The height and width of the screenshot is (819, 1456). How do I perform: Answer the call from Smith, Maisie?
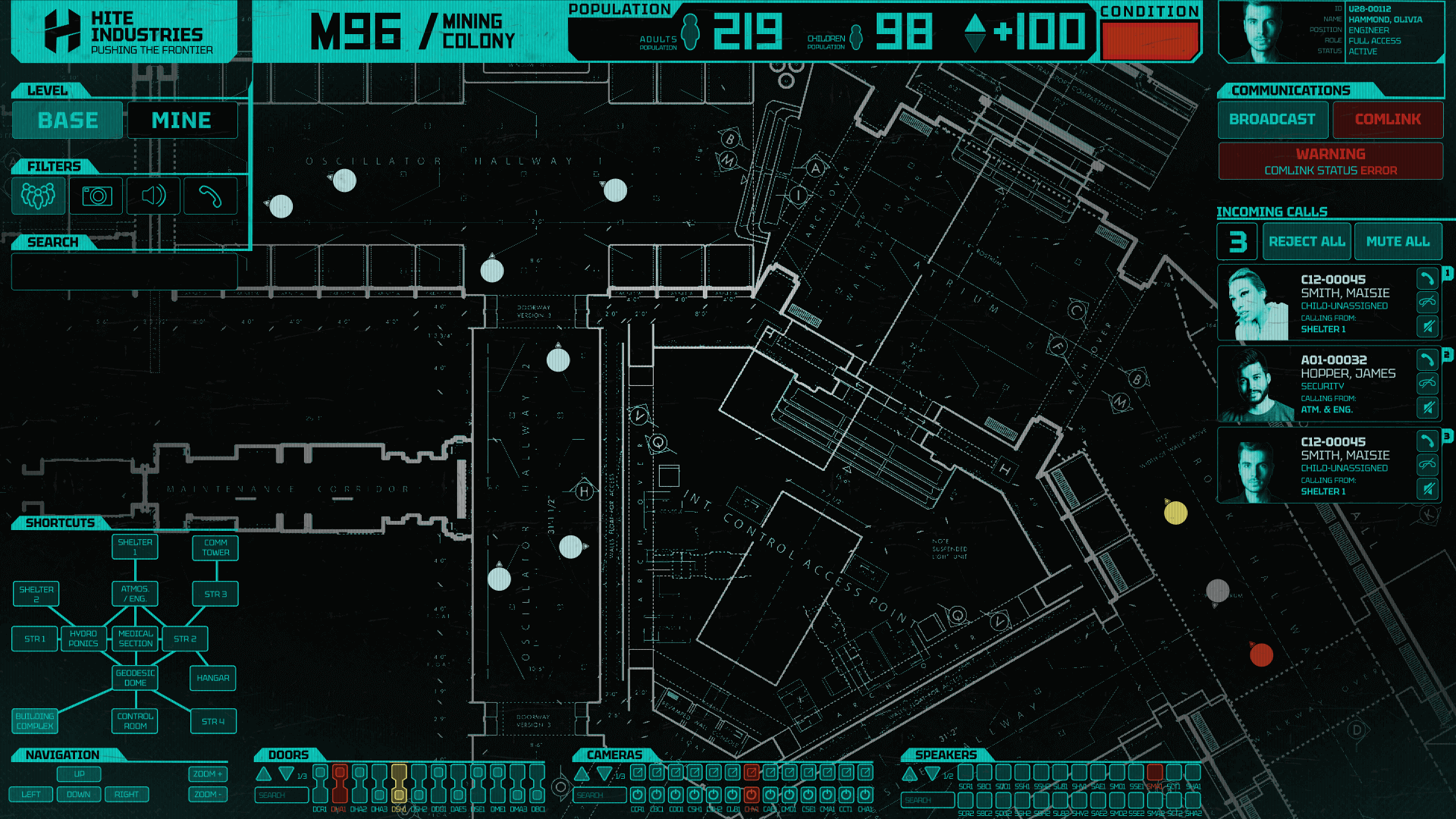pyautogui.click(x=1427, y=279)
